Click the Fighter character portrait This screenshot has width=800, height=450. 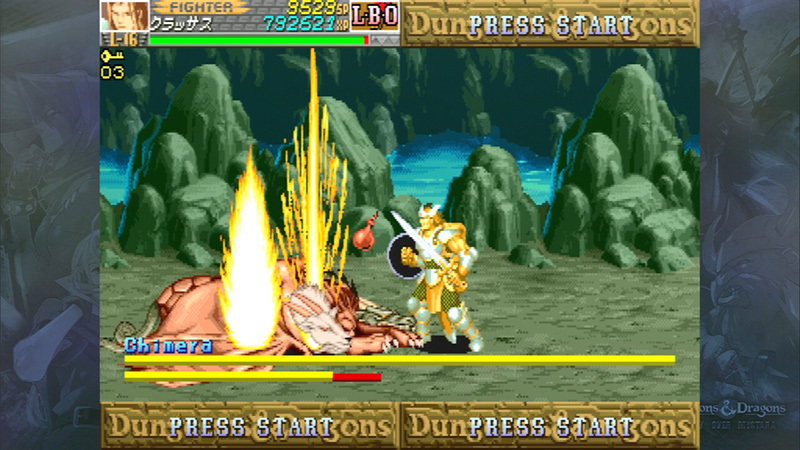coord(124,16)
